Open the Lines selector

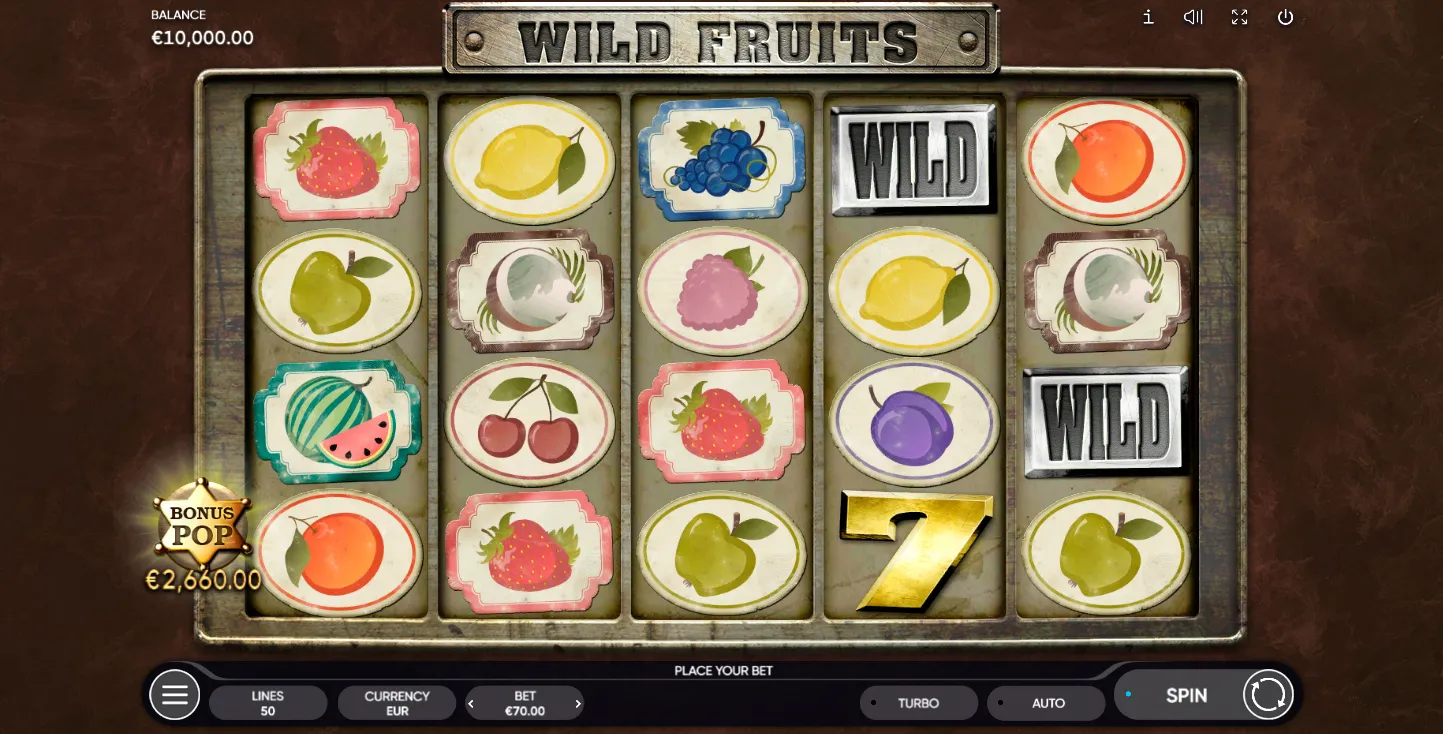pyautogui.click(x=268, y=703)
